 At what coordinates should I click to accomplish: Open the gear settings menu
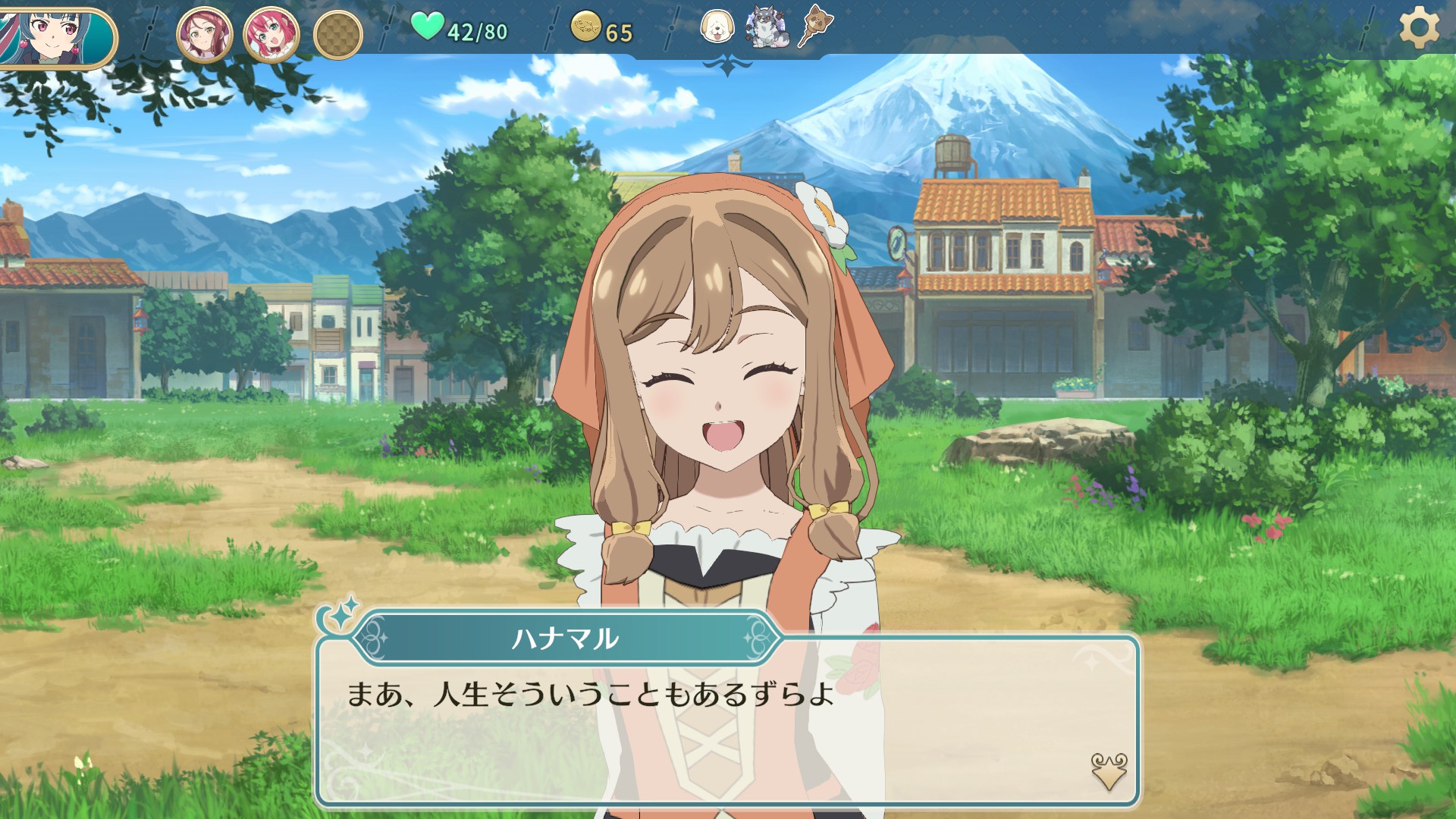coord(1418,30)
